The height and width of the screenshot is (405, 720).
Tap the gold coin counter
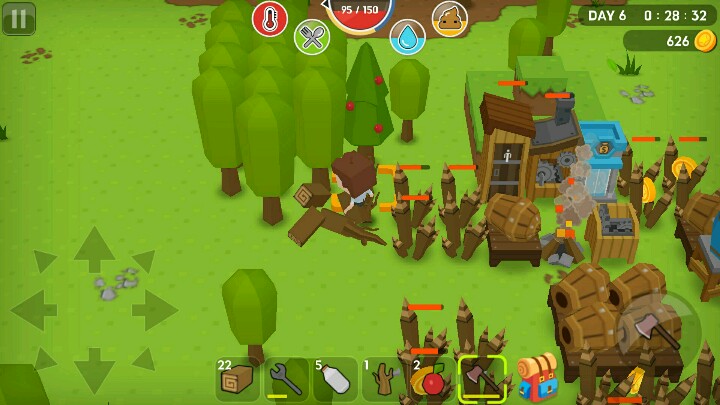[x=670, y=41]
